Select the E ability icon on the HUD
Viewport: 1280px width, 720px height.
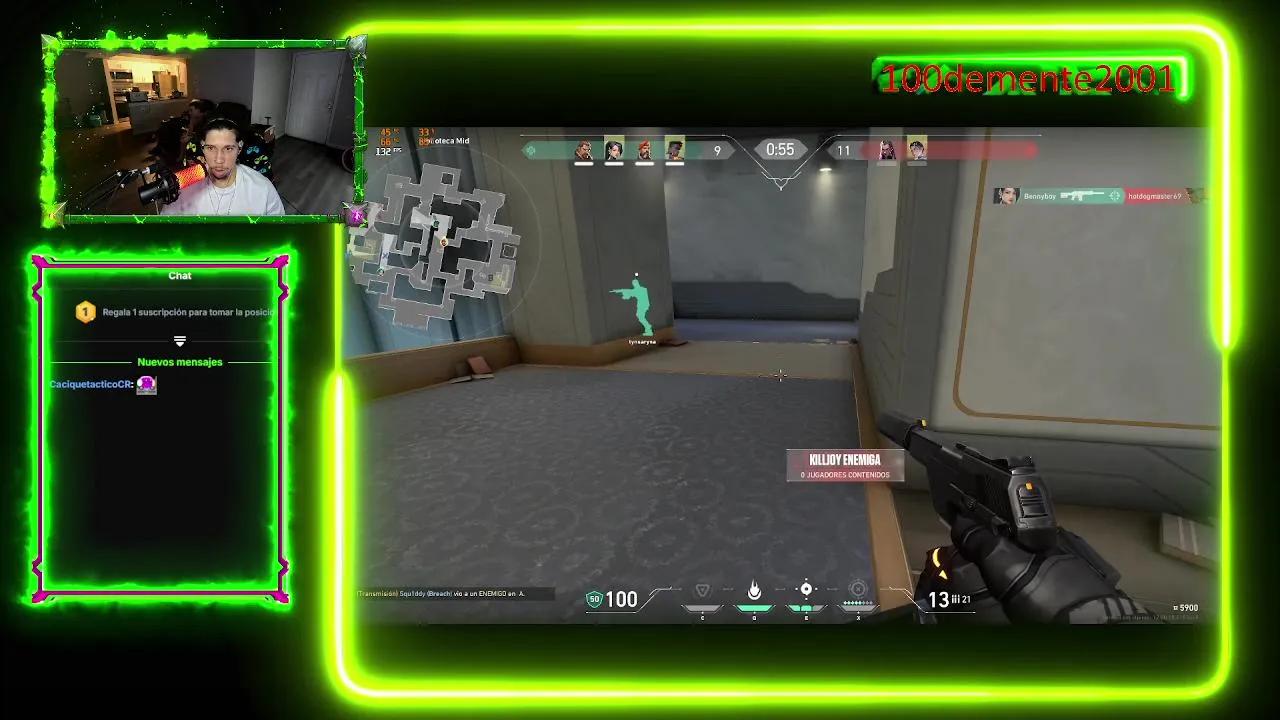point(806,588)
